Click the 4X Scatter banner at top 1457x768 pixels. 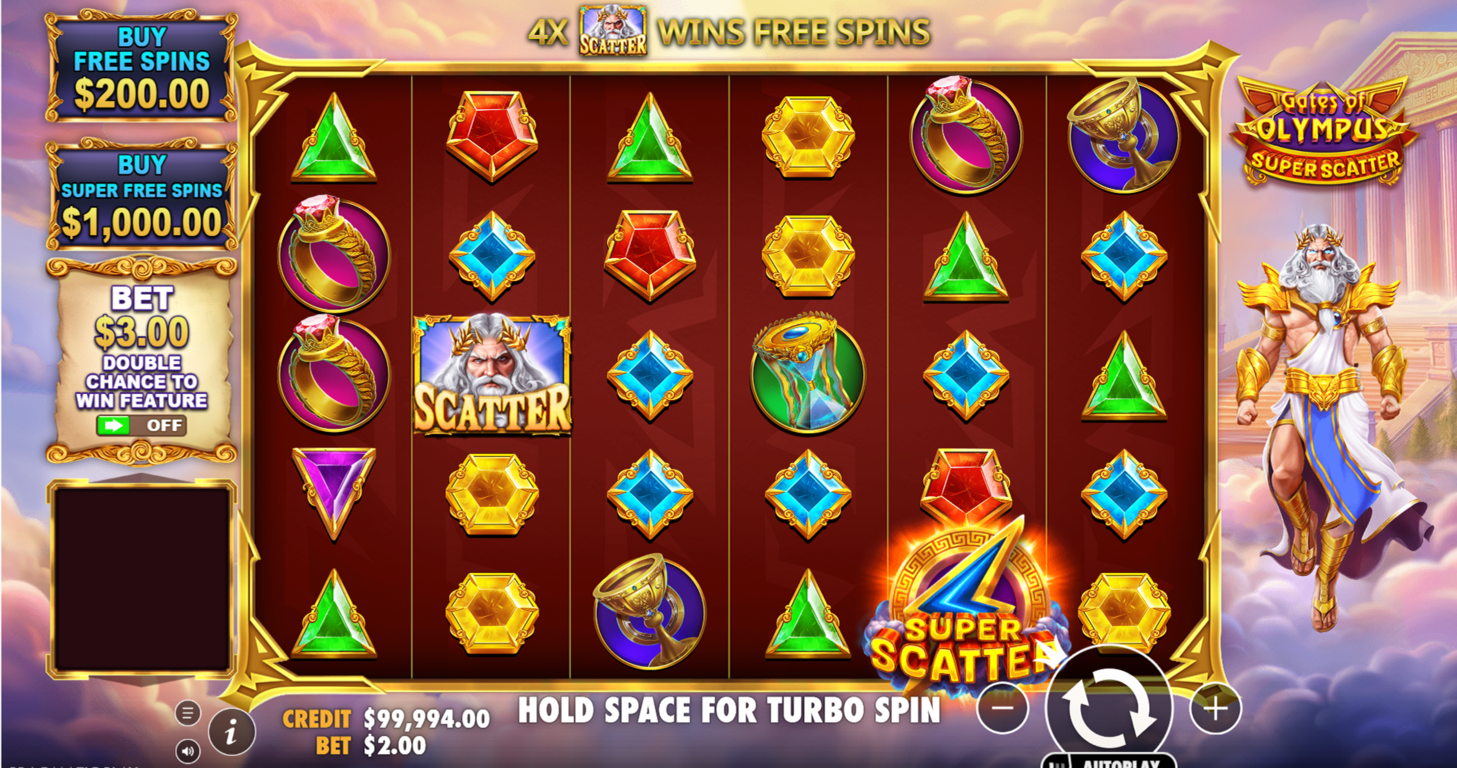[729, 30]
